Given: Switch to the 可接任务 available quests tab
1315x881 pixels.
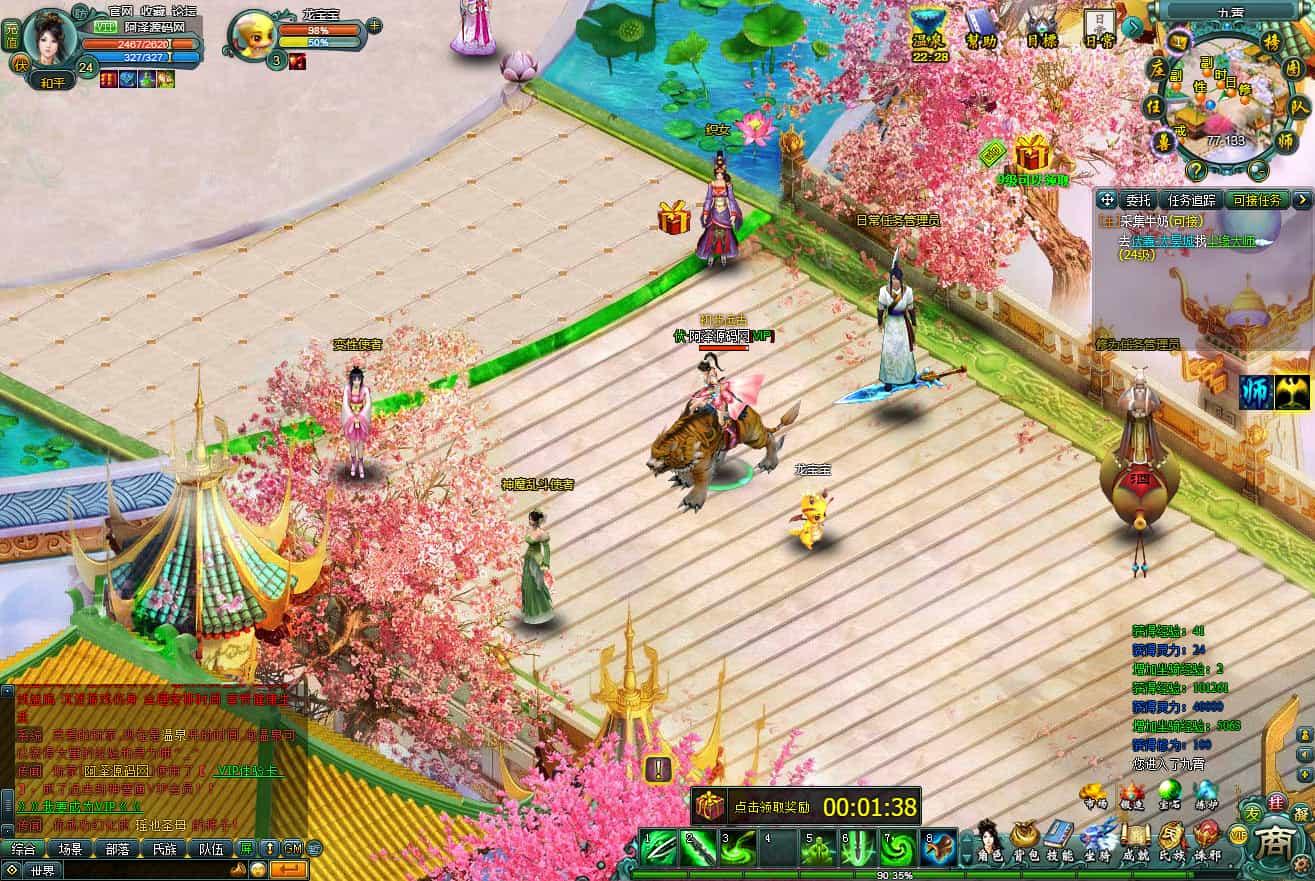Looking at the screenshot, I should pos(1257,200).
